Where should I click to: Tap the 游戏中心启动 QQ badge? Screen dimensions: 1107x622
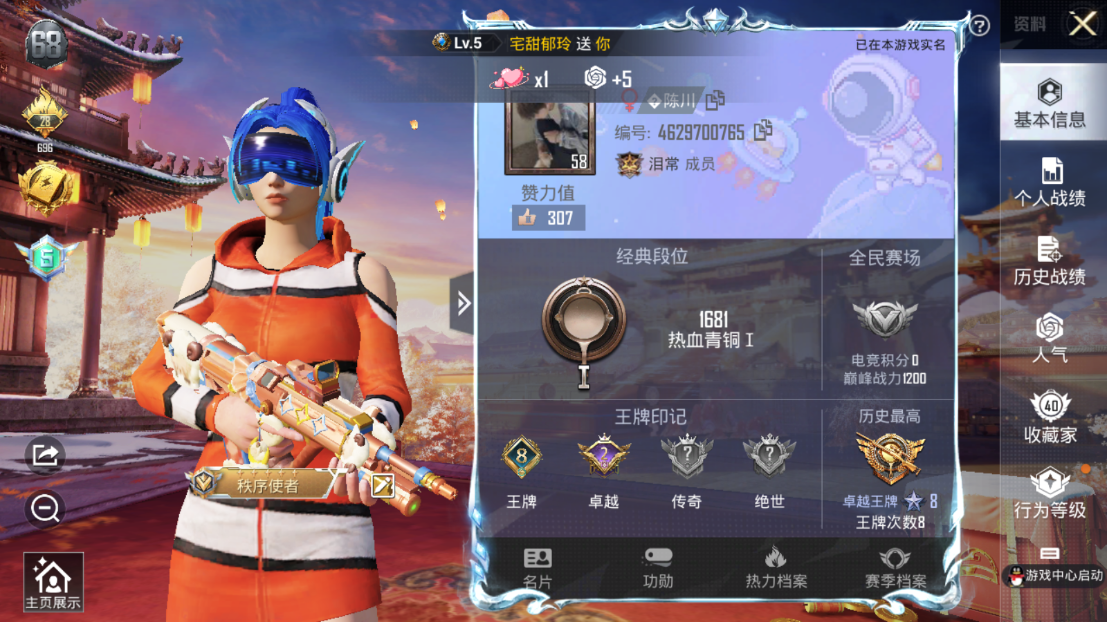[x=1054, y=575]
